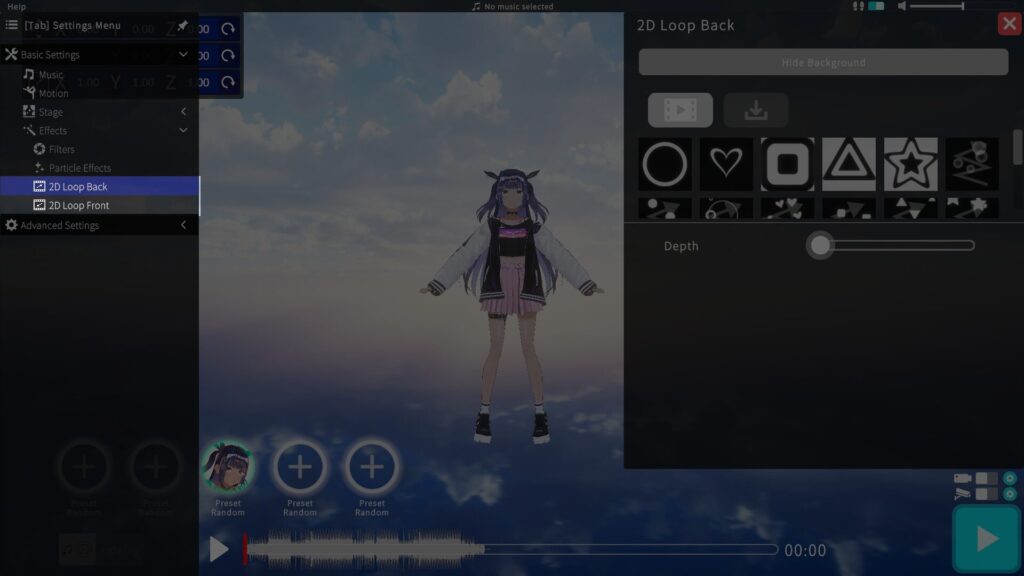Pin the Settings Menu panel
Viewport: 1024px width, 576px height.
click(x=183, y=25)
